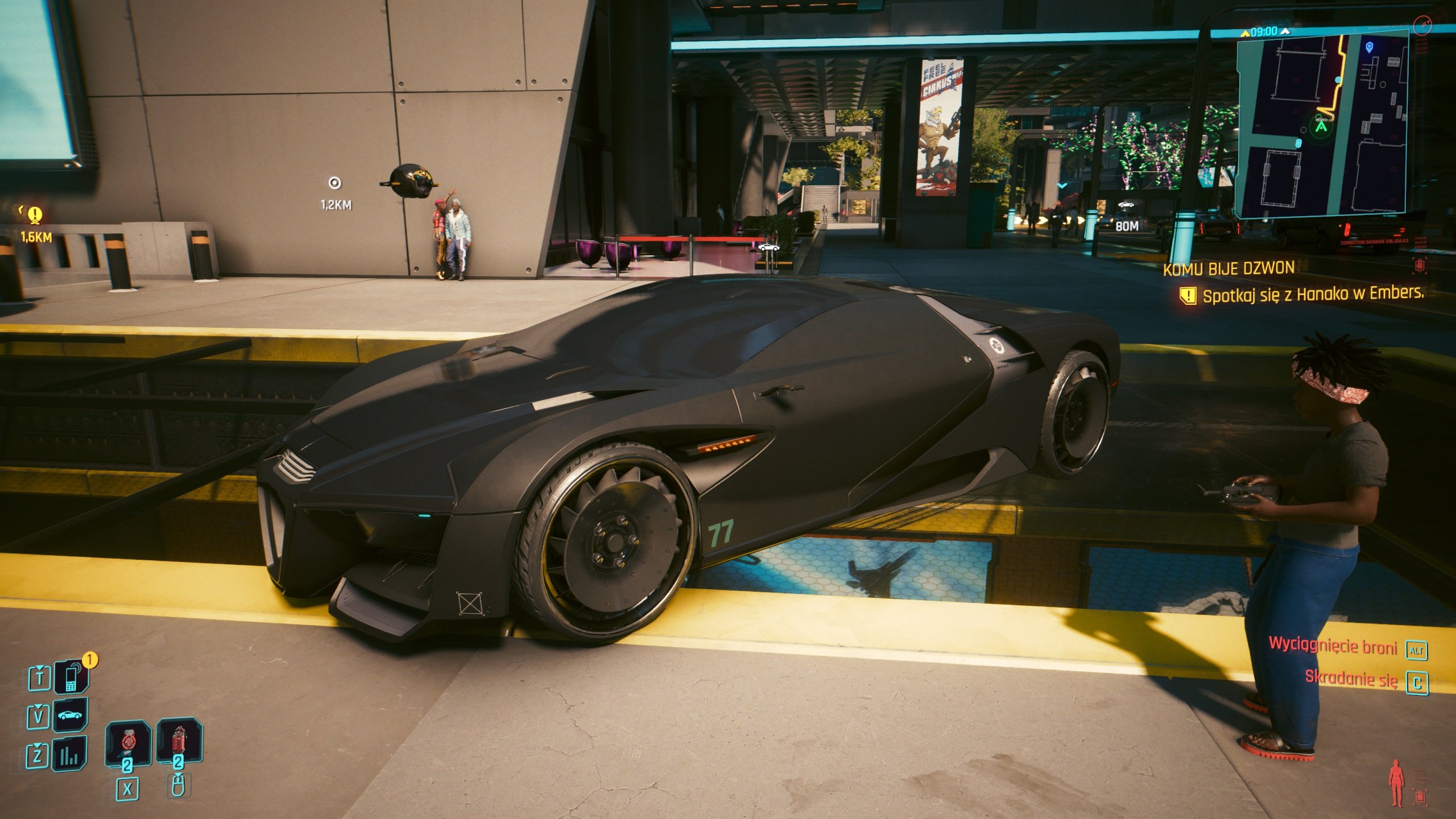
Task: Expand the phone menu with T key chevron
Action: (x=39, y=667)
